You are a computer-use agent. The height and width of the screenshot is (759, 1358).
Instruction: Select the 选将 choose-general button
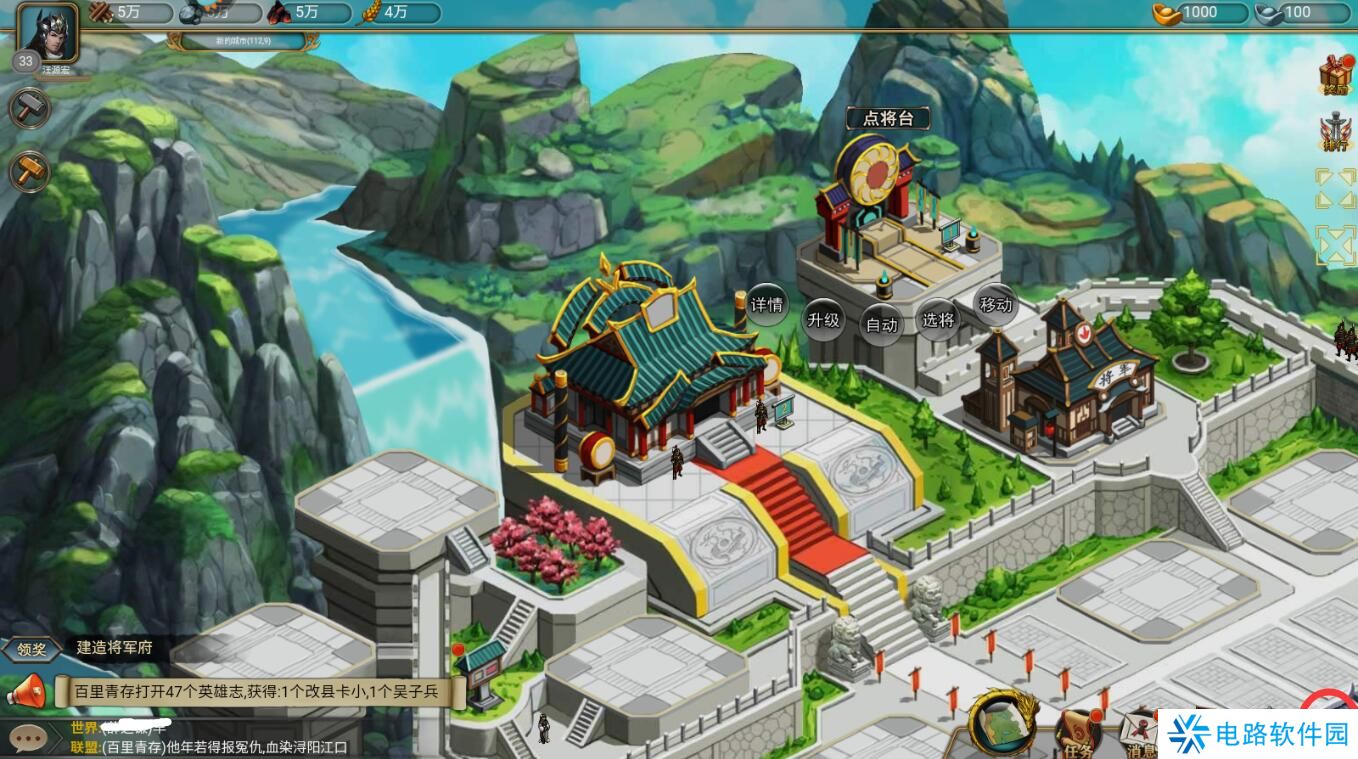(938, 320)
